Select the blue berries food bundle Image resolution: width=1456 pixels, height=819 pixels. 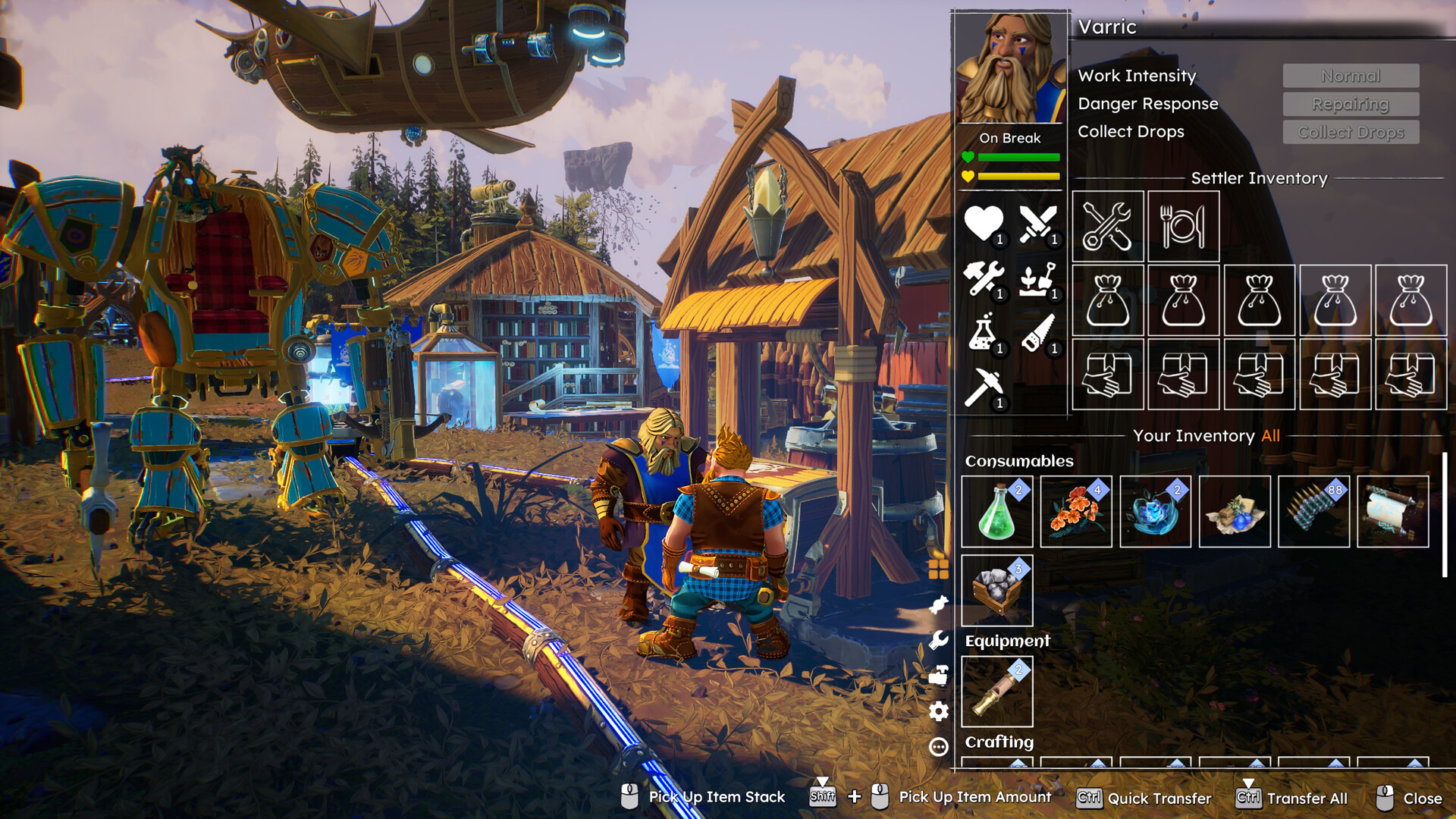click(x=1235, y=512)
